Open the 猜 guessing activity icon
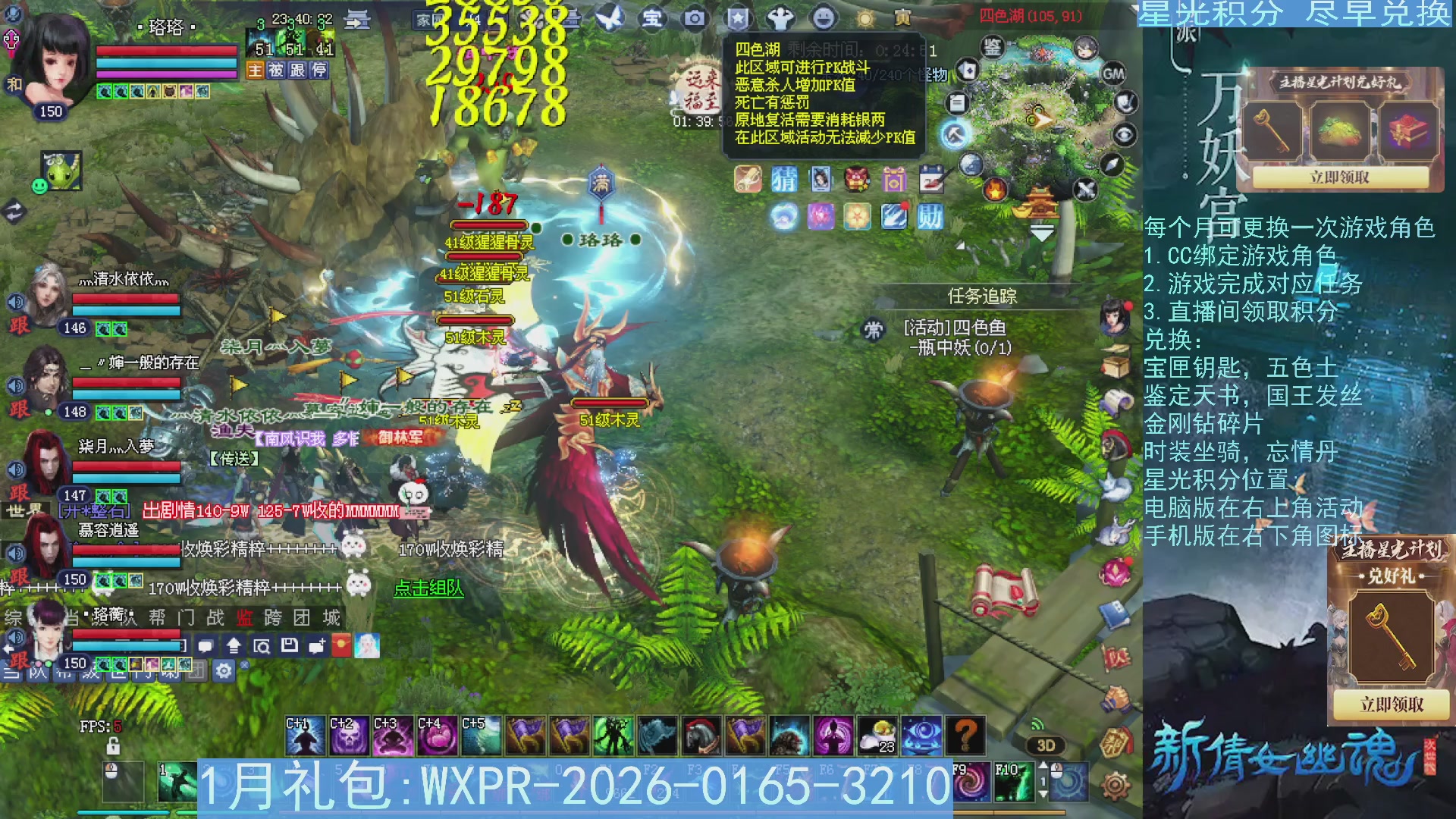Image resolution: width=1456 pixels, height=819 pixels. click(785, 180)
